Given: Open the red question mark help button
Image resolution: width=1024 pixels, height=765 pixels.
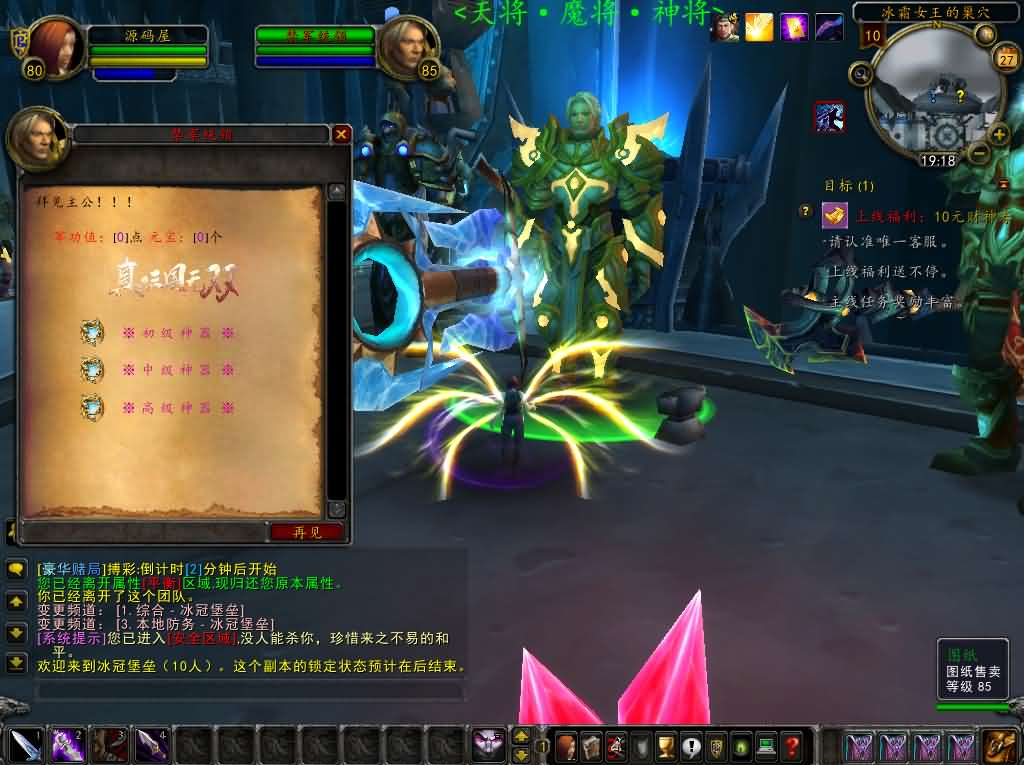Looking at the screenshot, I should 791,746.
